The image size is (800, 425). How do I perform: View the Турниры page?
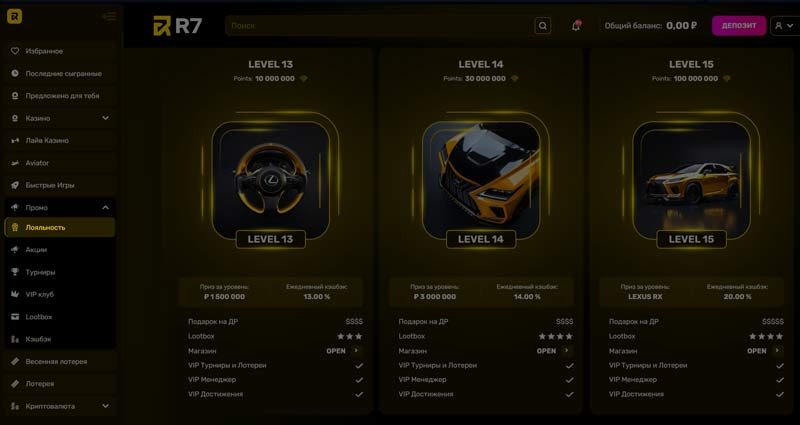point(40,272)
